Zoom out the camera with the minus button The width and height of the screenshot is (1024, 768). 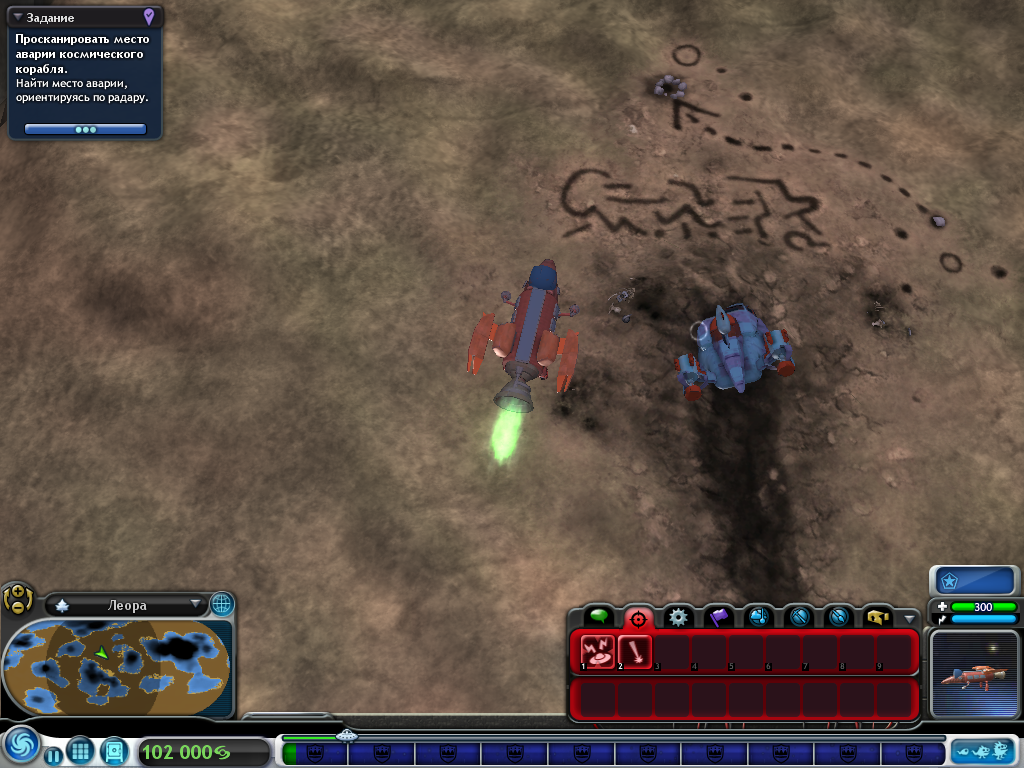click(x=17, y=607)
